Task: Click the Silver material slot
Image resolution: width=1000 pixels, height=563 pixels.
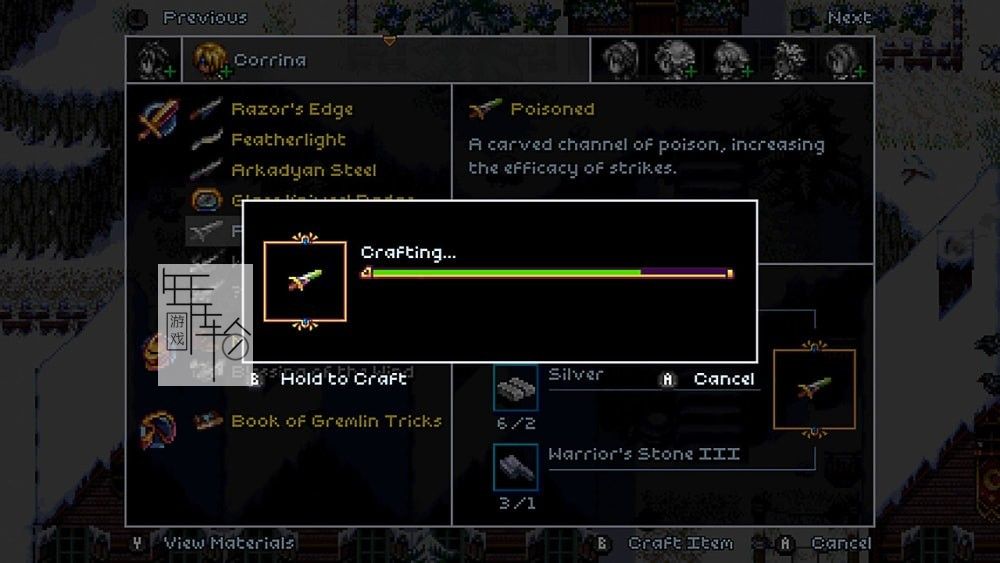Action: click(515, 386)
